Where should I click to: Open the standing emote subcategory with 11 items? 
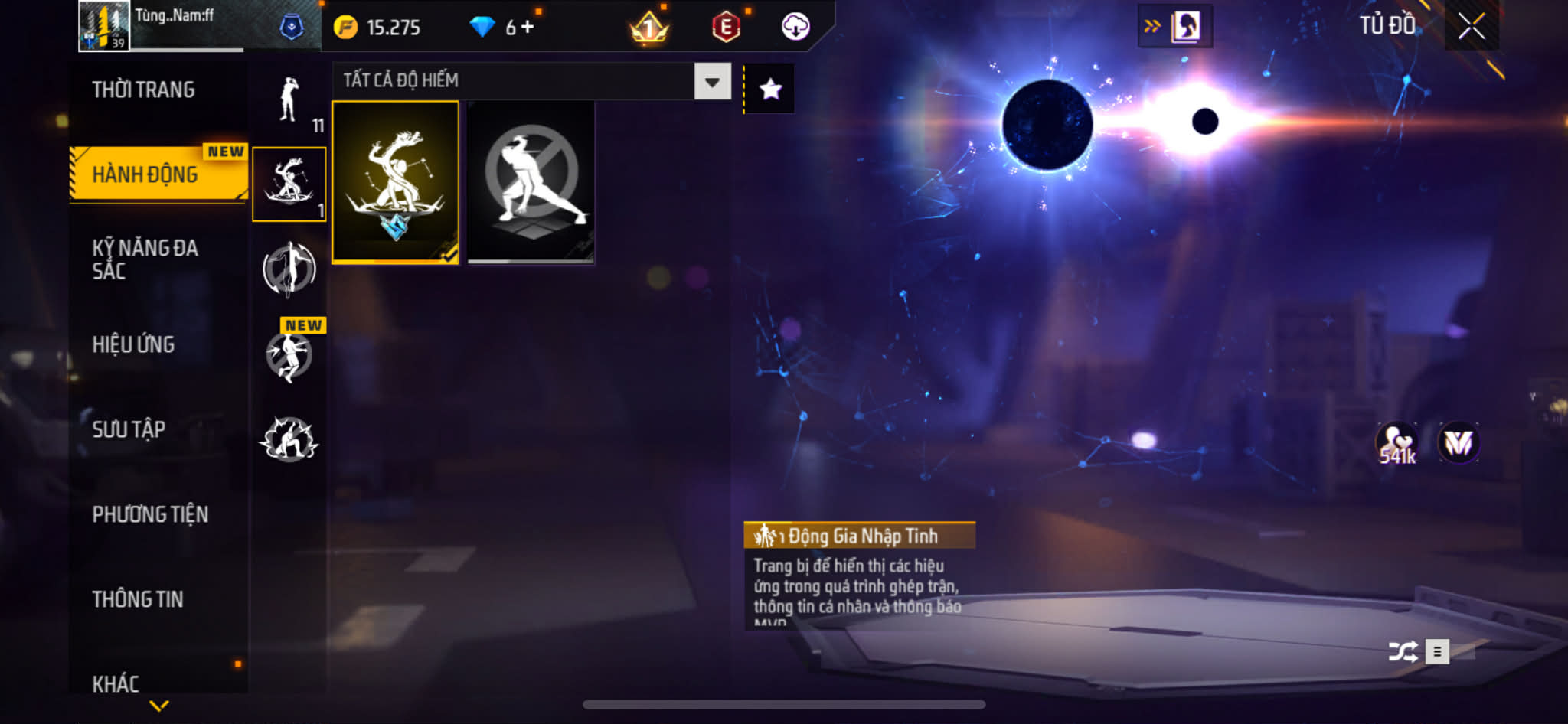pyautogui.click(x=289, y=102)
